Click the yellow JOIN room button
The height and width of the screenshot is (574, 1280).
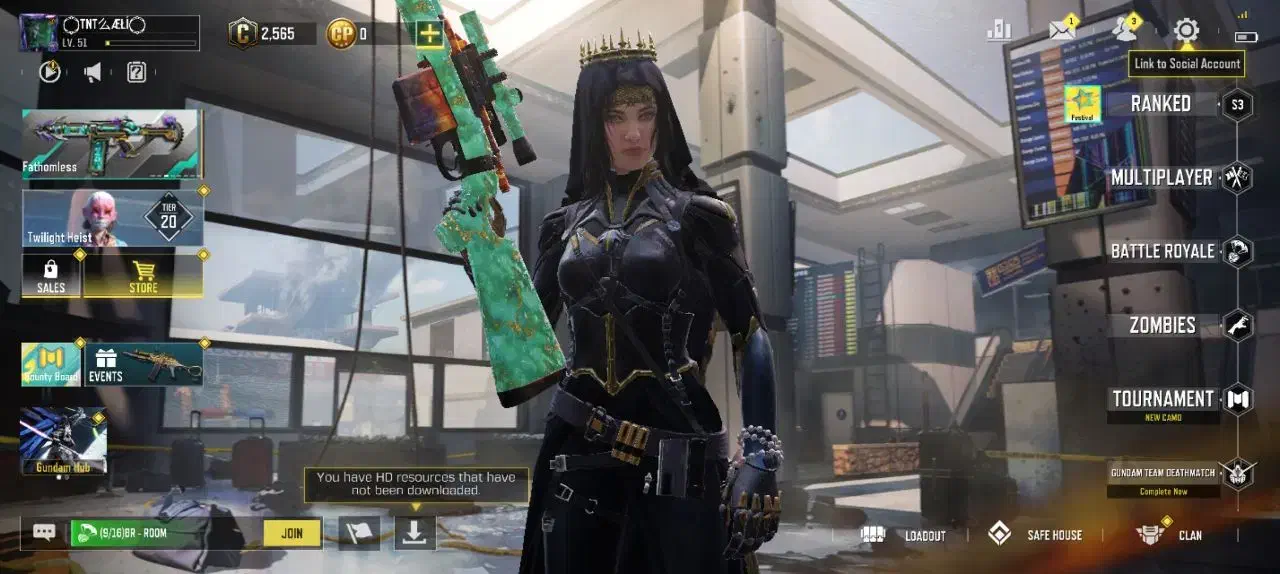(292, 533)
